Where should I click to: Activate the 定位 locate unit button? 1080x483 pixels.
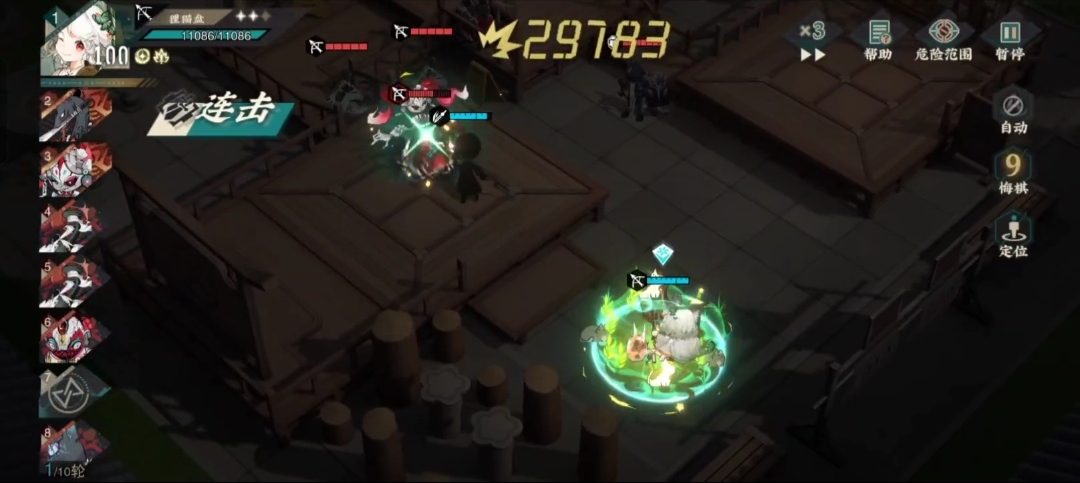coord(1013,234)
